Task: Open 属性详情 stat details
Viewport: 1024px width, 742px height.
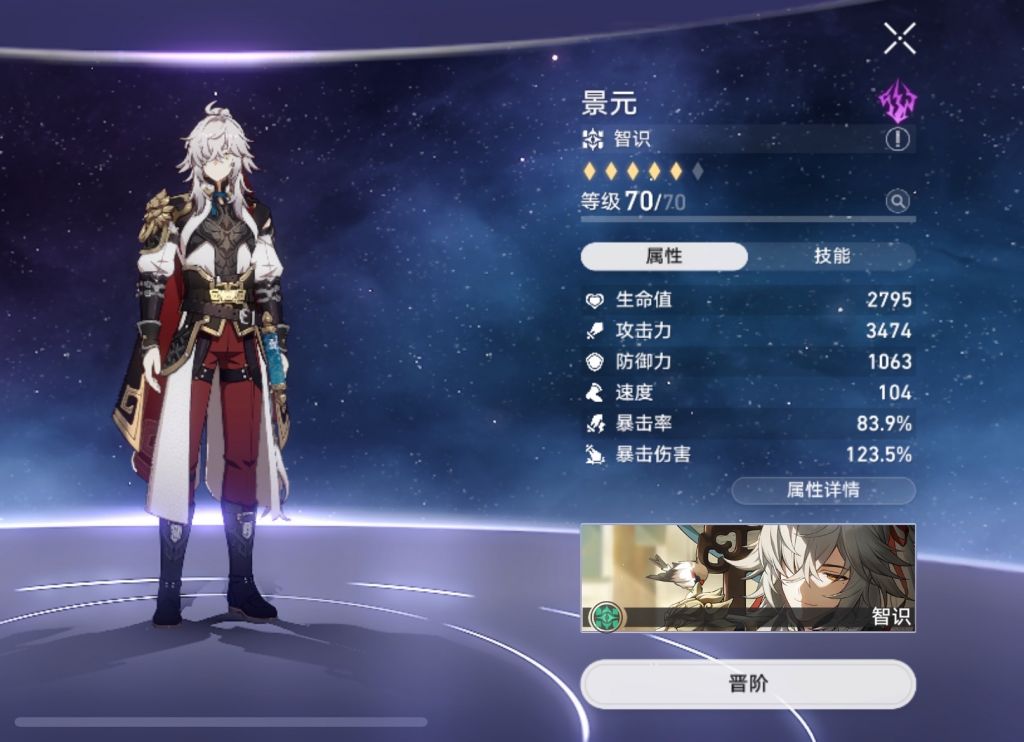Action: tap(823, 490)
